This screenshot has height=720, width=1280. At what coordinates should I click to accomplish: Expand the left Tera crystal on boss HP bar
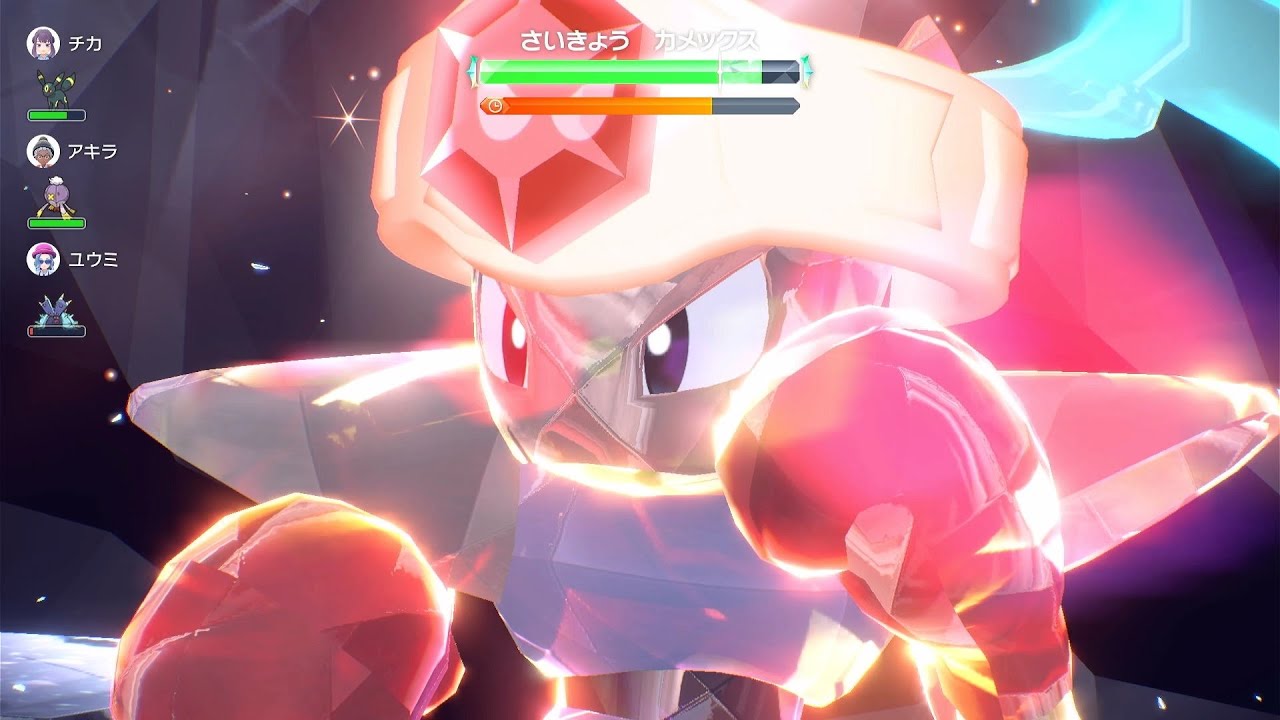click(x=473, y=71)
